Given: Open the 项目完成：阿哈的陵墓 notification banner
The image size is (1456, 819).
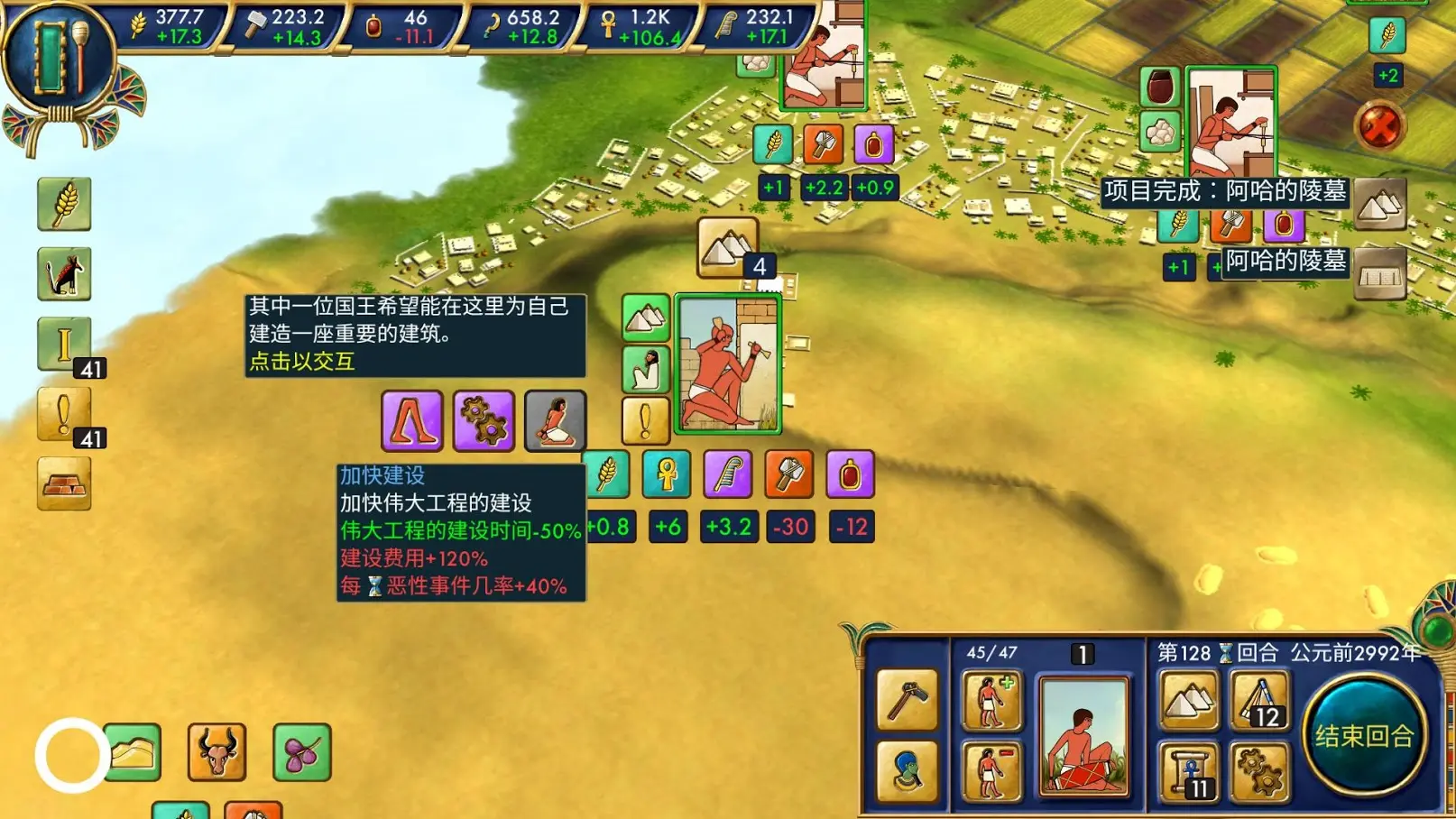Looking at the screenshot, I should click(x=1225, y=190).
